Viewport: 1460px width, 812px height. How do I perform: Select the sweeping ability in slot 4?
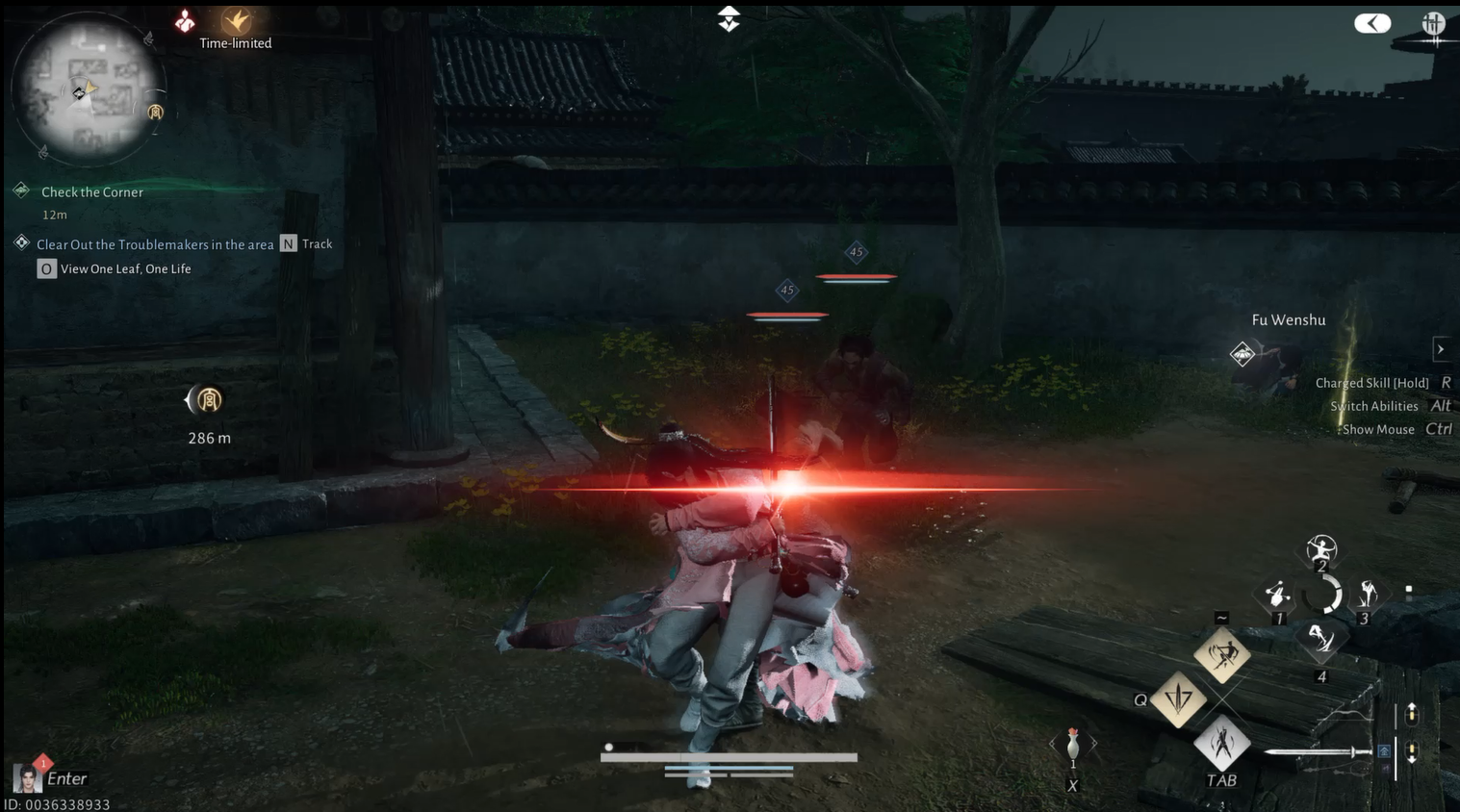click(x=1322, y=640)
